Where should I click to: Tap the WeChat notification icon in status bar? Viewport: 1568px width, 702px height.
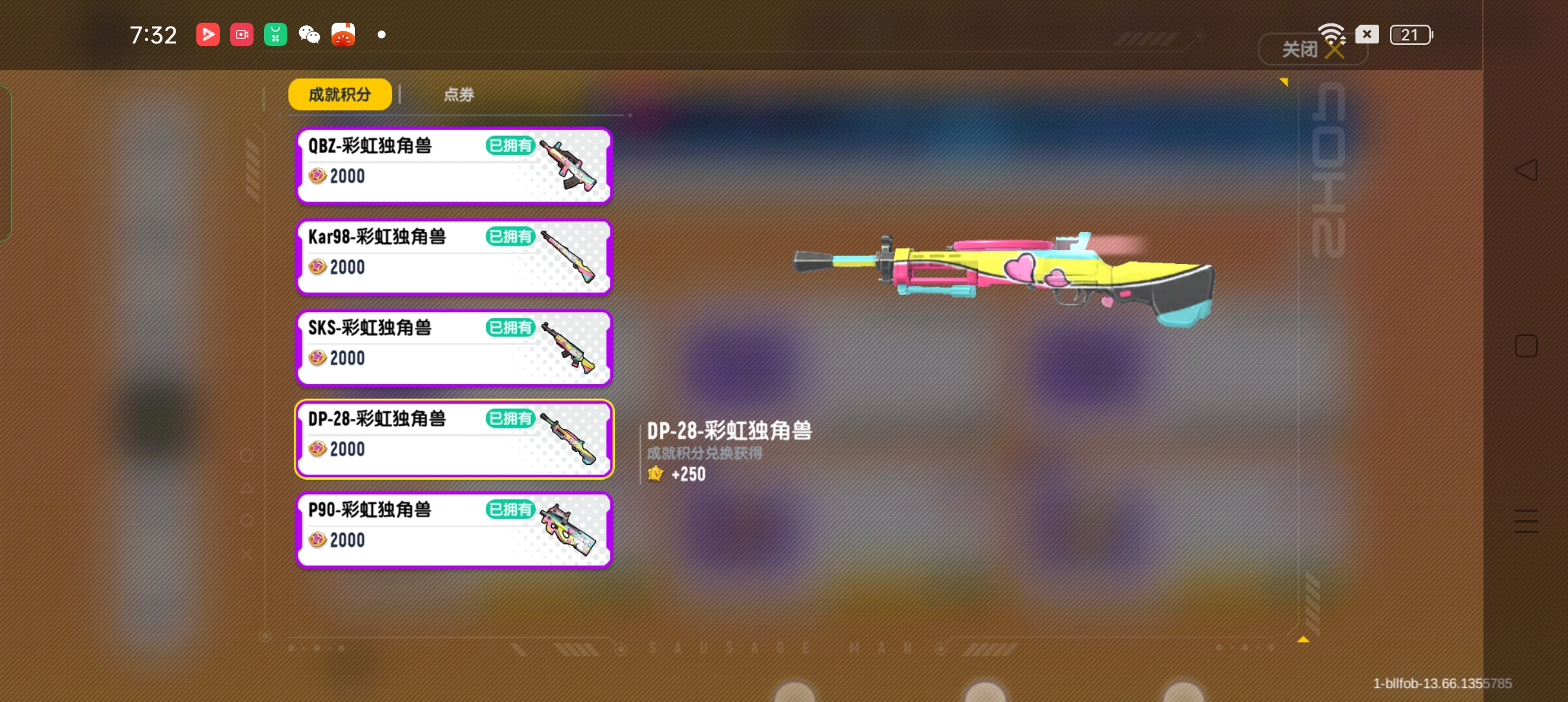[309, 34]
